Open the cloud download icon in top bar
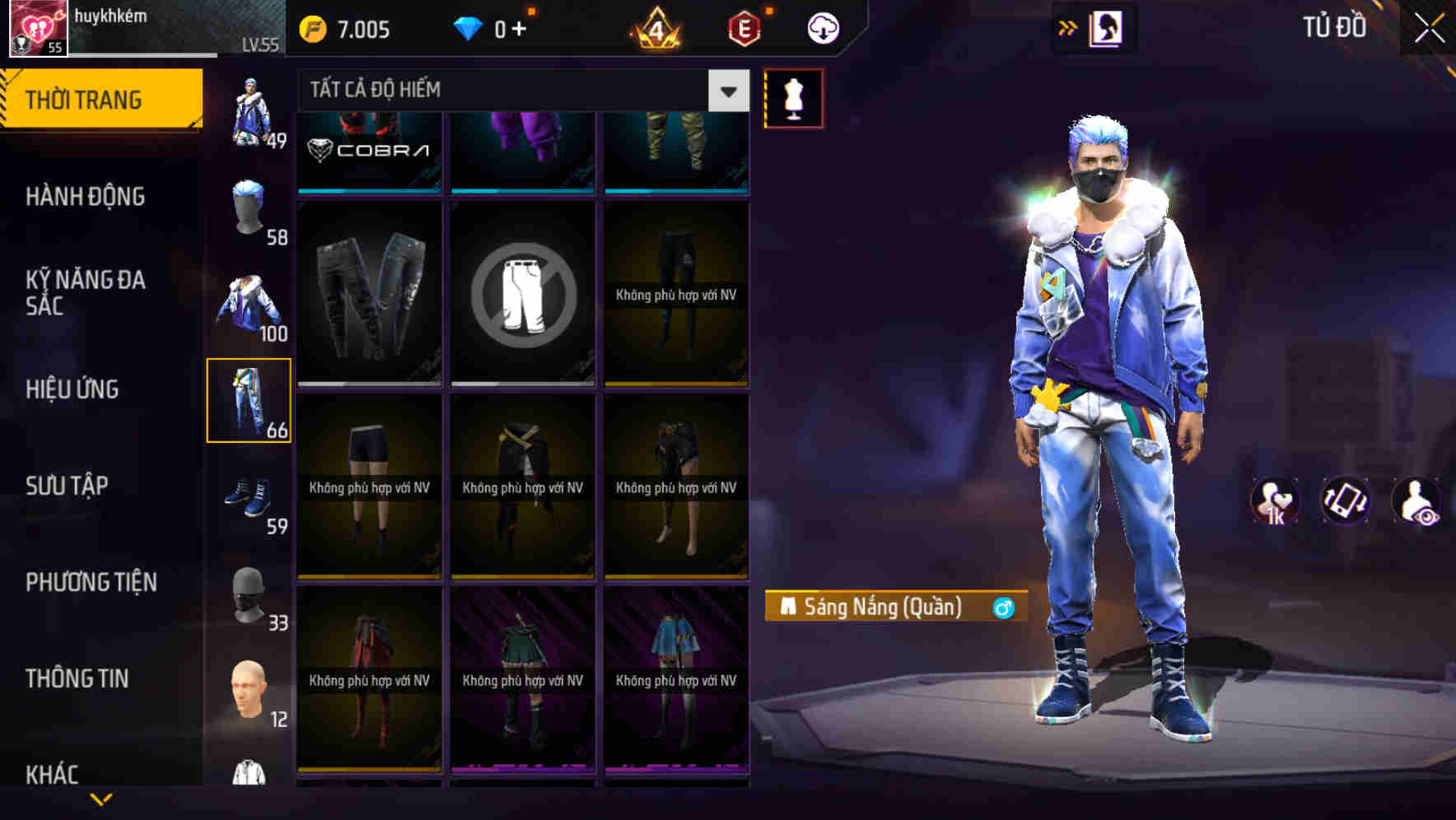This screenshot has width=1456, height=820. (x=821, y=27)
